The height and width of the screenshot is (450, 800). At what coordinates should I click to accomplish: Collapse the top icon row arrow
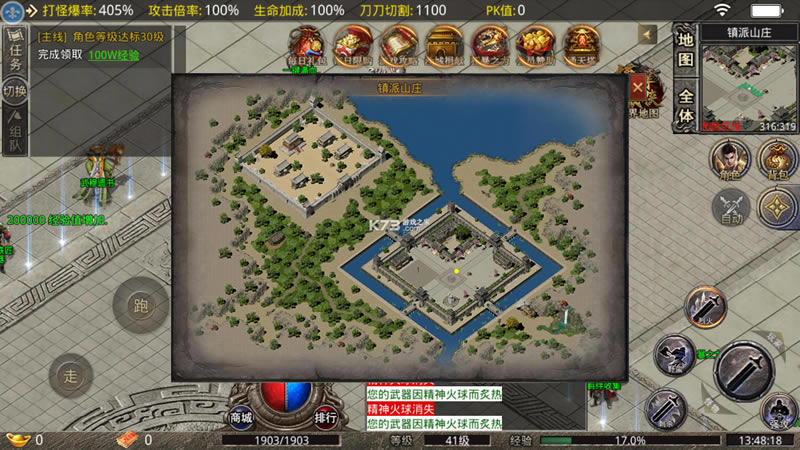[x=648, y=33]
